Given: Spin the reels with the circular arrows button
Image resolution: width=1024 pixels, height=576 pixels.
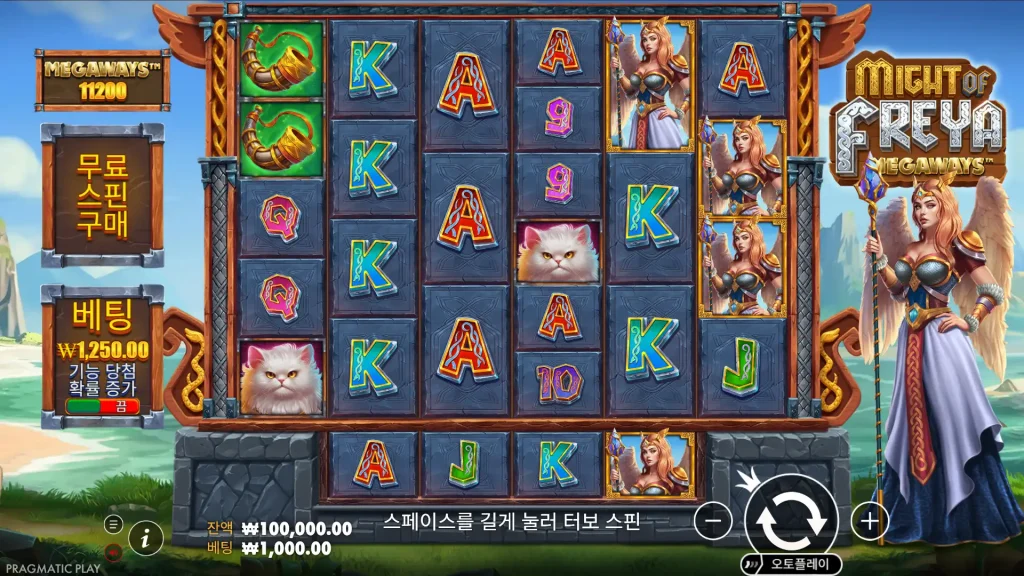Looking at the screenshot, I should 791,520.
